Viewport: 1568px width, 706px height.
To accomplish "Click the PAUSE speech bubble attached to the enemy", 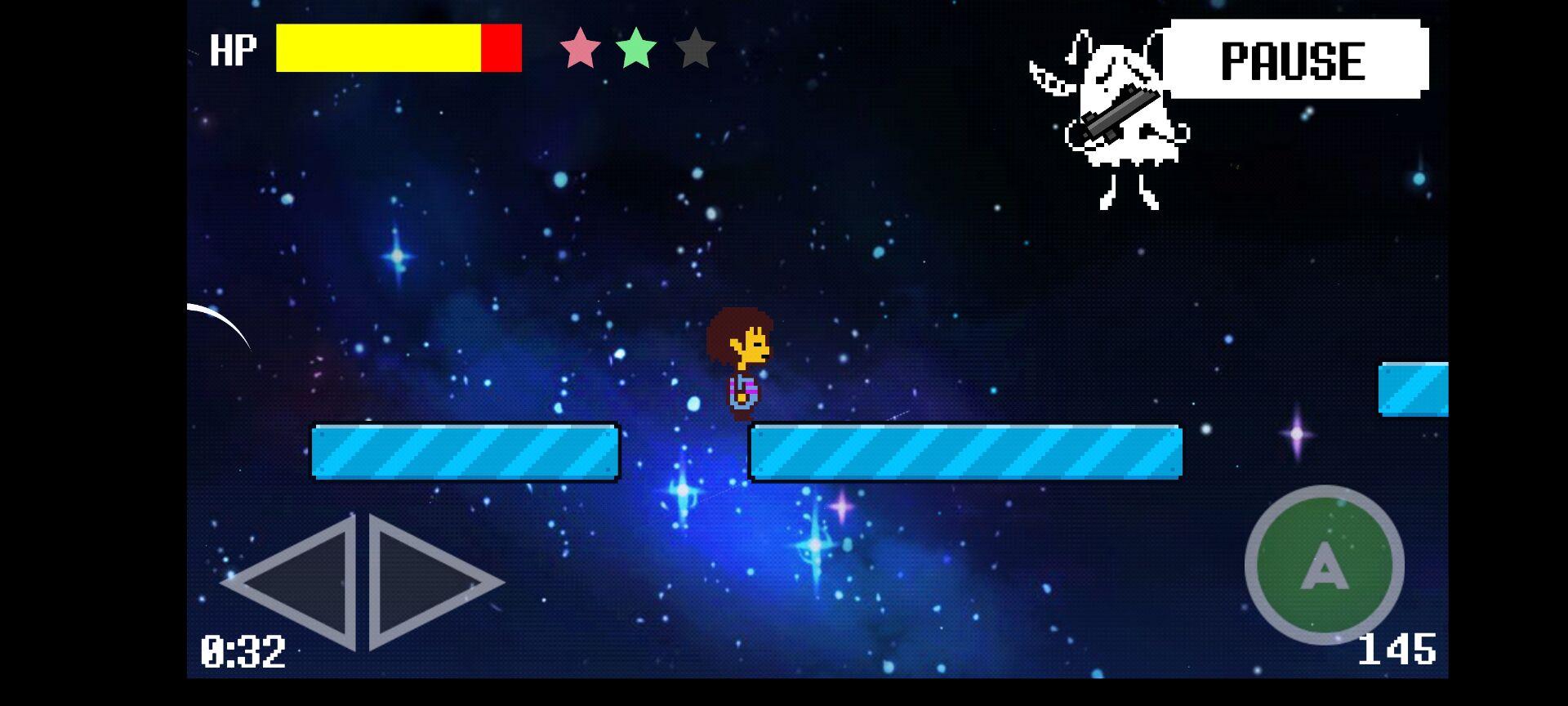I will (x=1293, y=59).
